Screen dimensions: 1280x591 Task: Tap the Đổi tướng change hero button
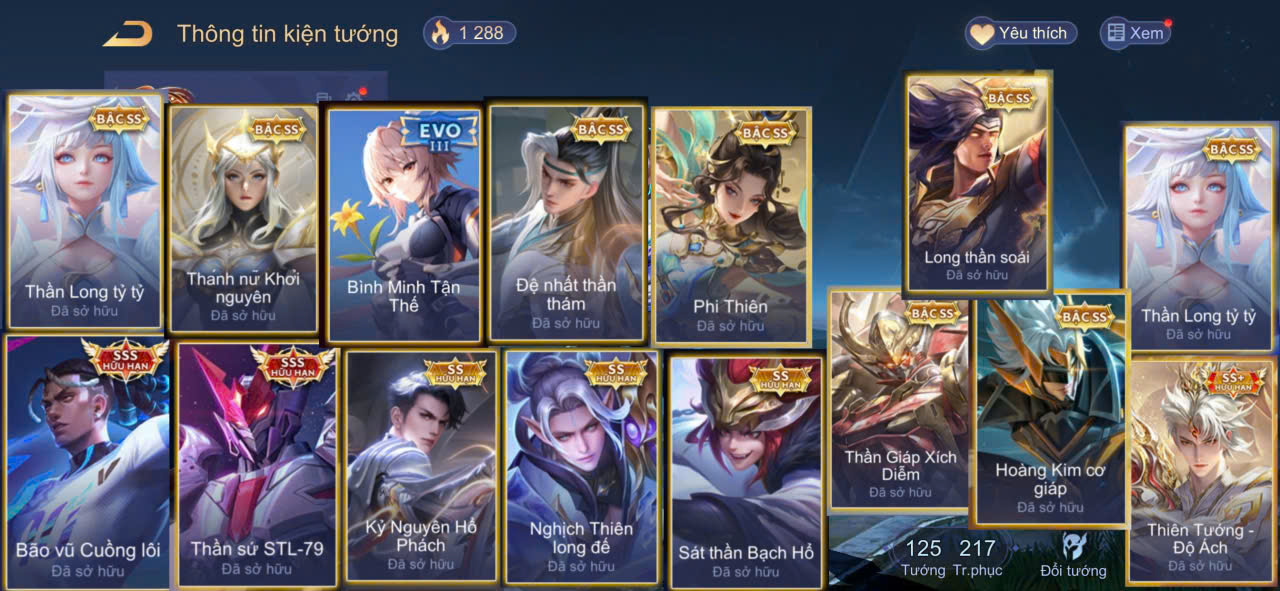[x=1073, y=555]
